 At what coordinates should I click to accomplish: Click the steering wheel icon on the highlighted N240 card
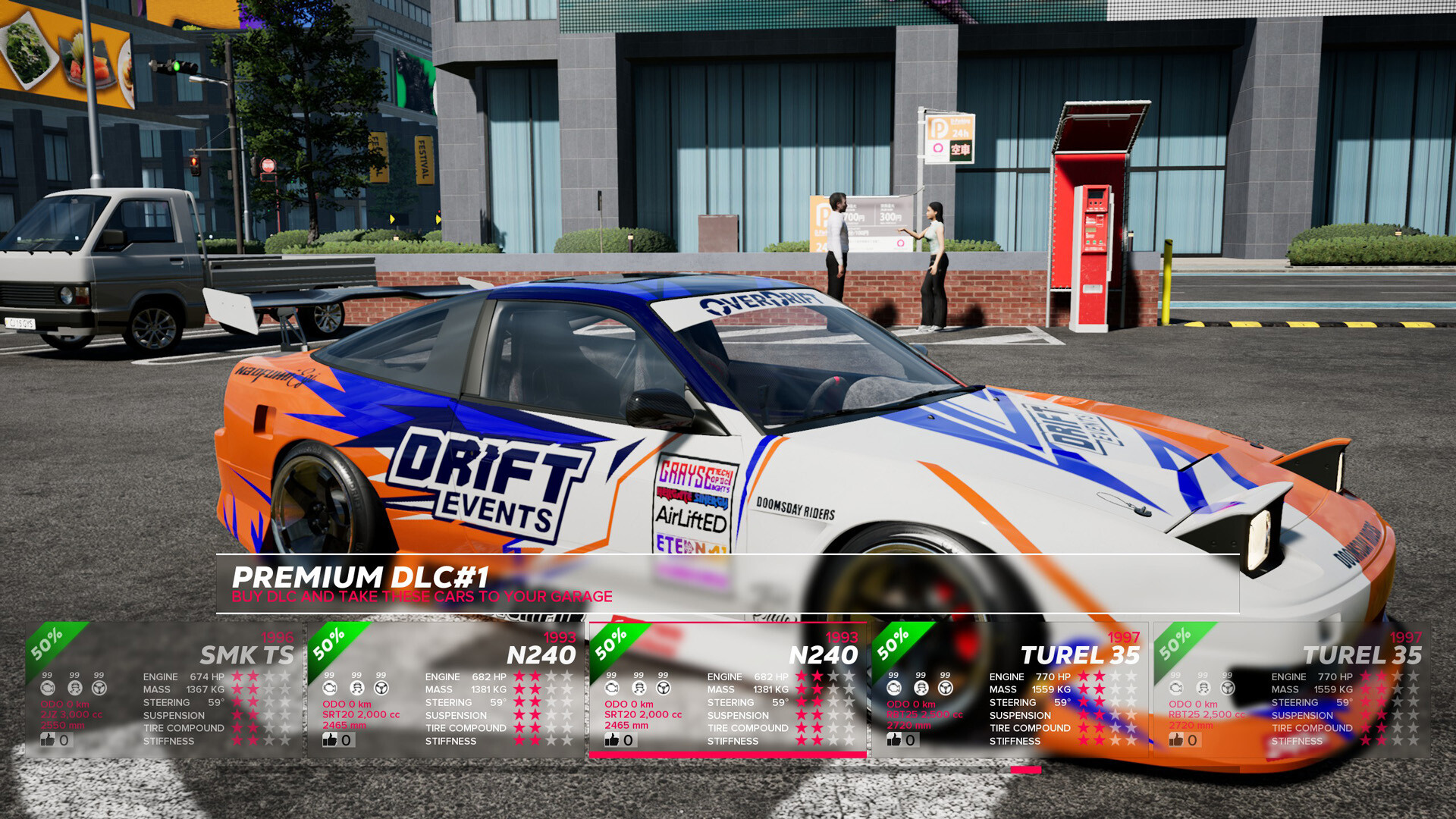pos(662,689)
